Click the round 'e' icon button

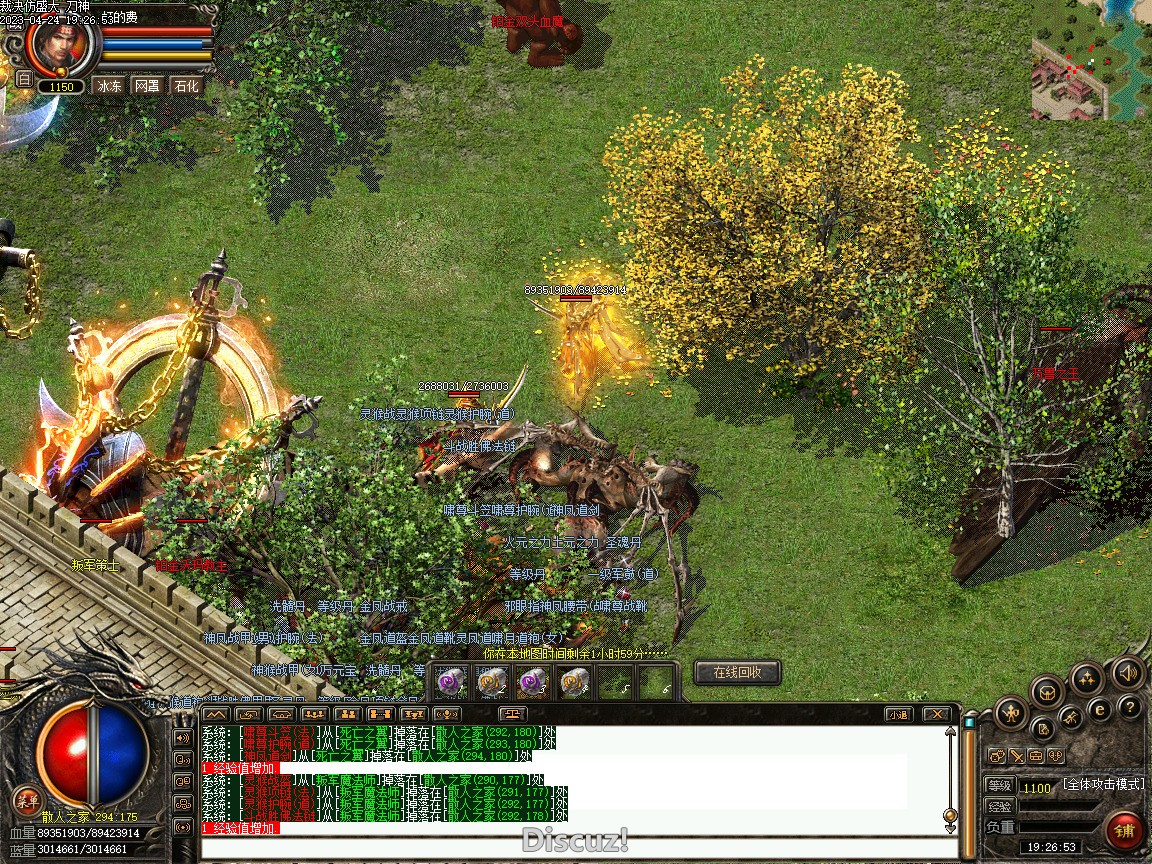[x=1100, y=709]
